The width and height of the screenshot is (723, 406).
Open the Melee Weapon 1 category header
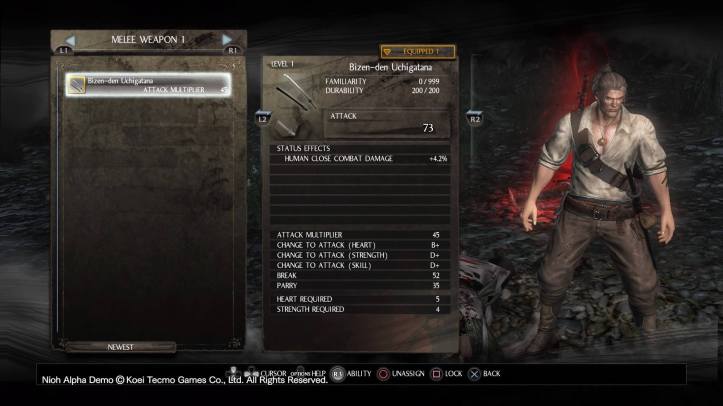148,40
